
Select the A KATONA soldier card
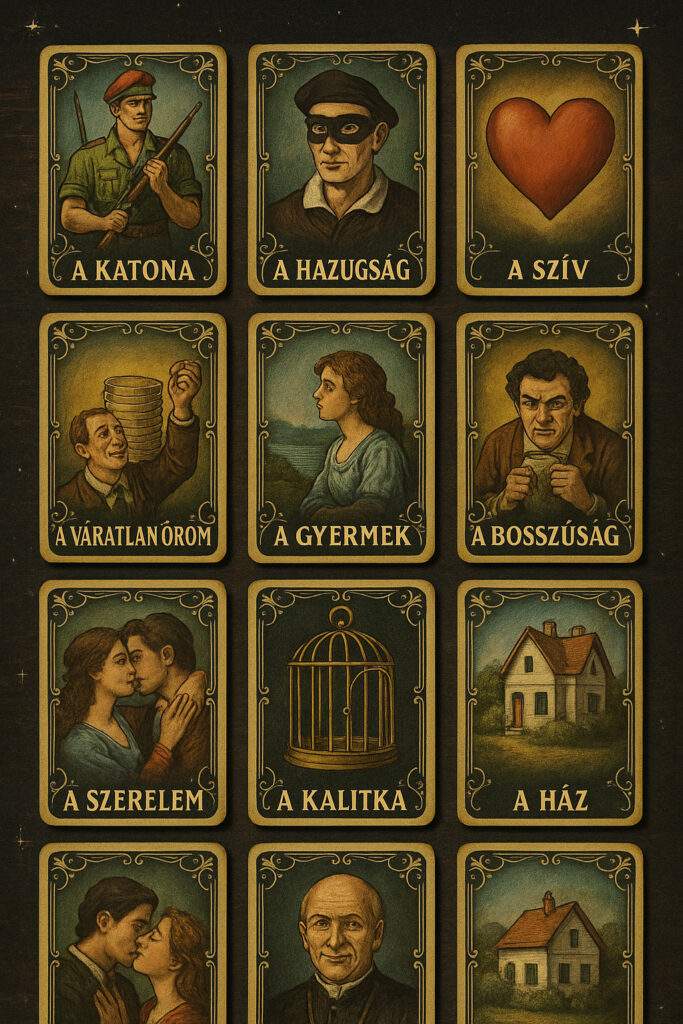coord(133,170)
